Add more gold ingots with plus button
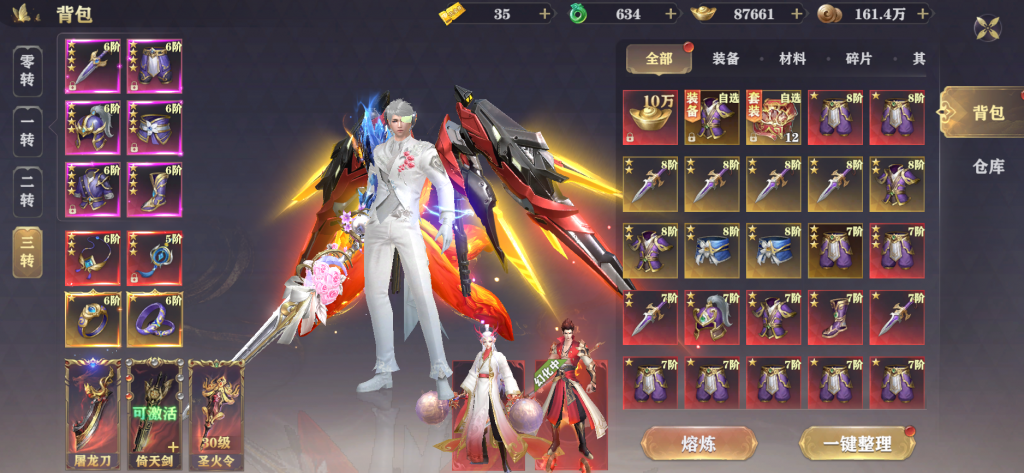 [797, 14]
